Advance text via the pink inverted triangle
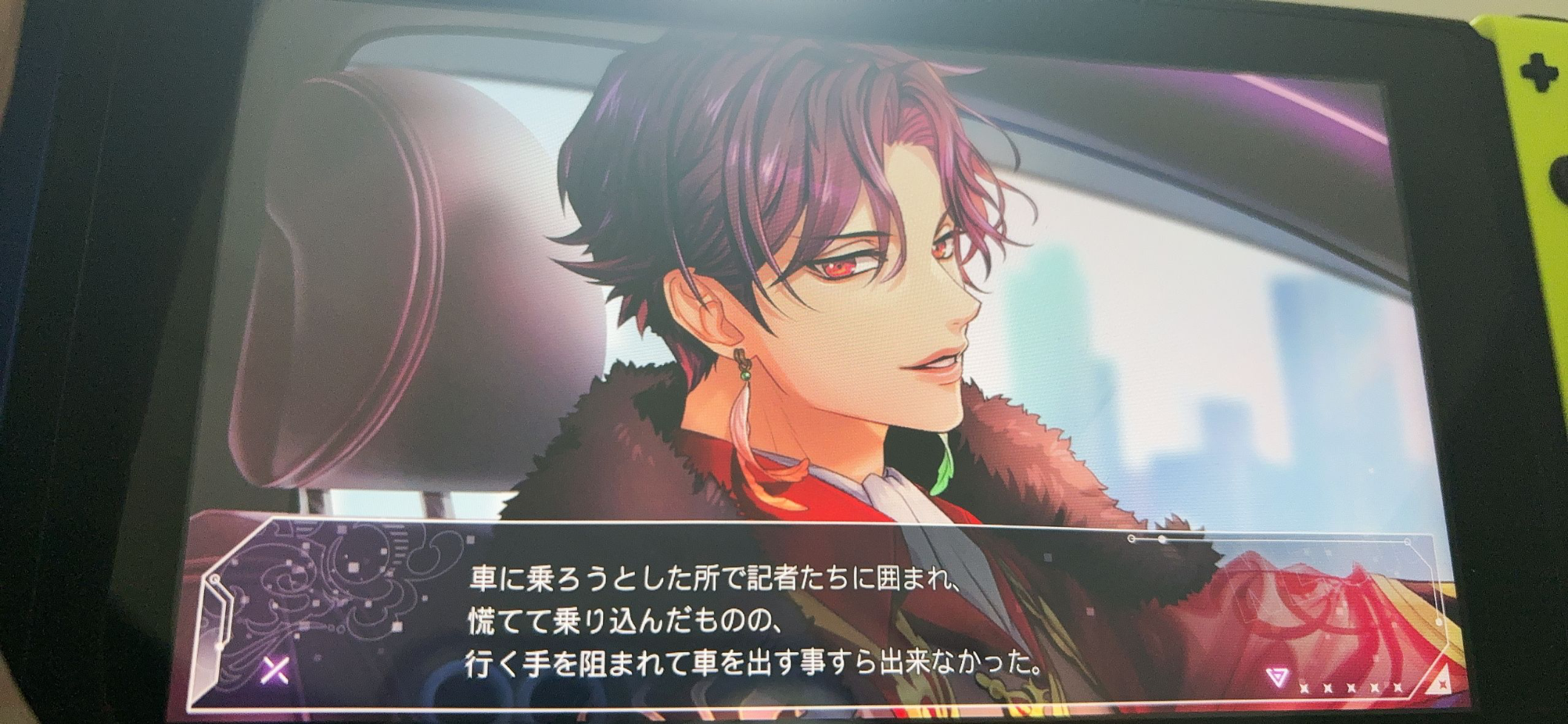 pyautogui.click(x=1276, y=676)
